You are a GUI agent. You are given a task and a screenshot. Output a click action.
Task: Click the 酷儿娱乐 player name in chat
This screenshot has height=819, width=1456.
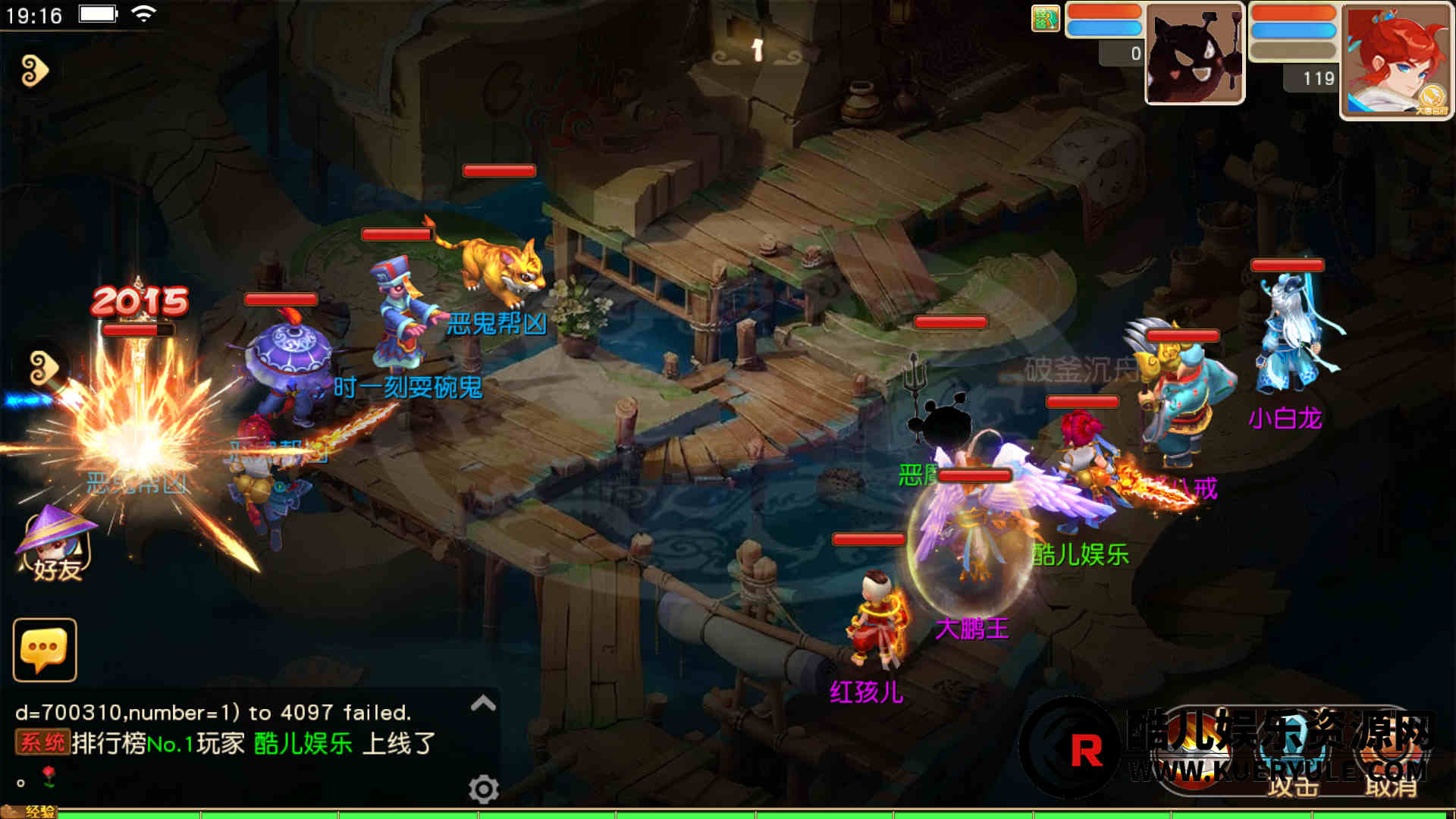point(303,743)
